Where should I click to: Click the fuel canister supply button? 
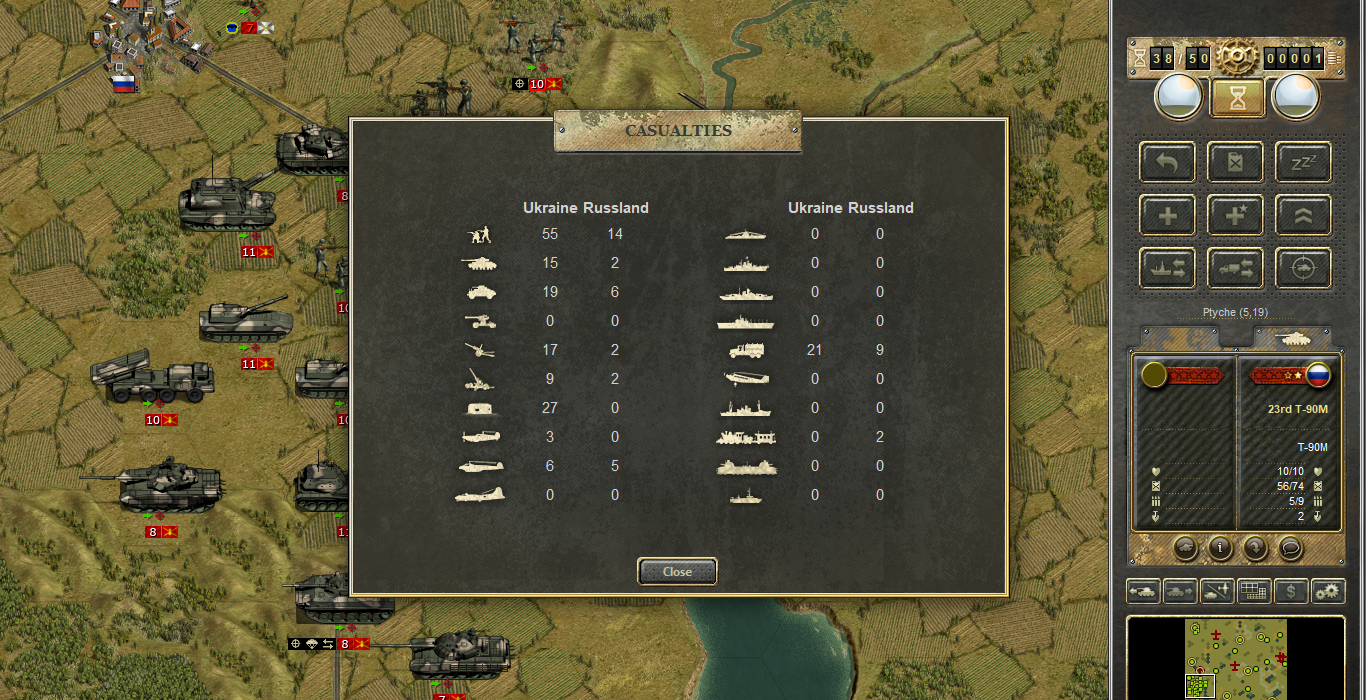click(x=1236, y=162)
